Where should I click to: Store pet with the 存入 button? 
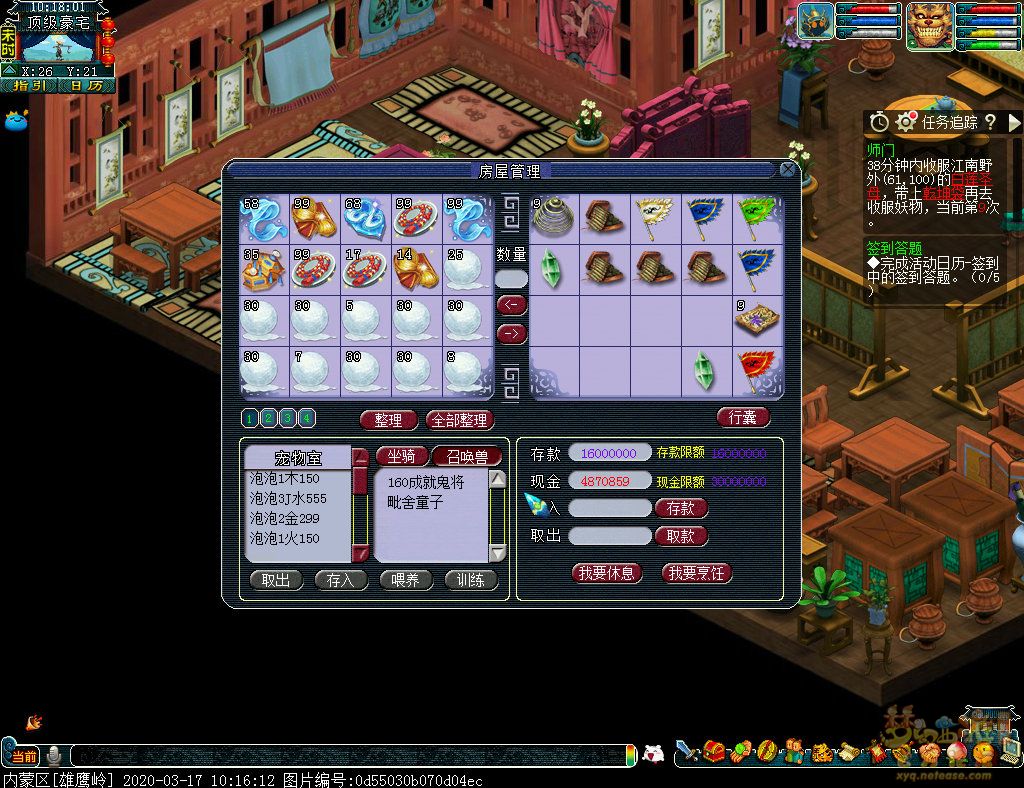click(x=341, y=580)
